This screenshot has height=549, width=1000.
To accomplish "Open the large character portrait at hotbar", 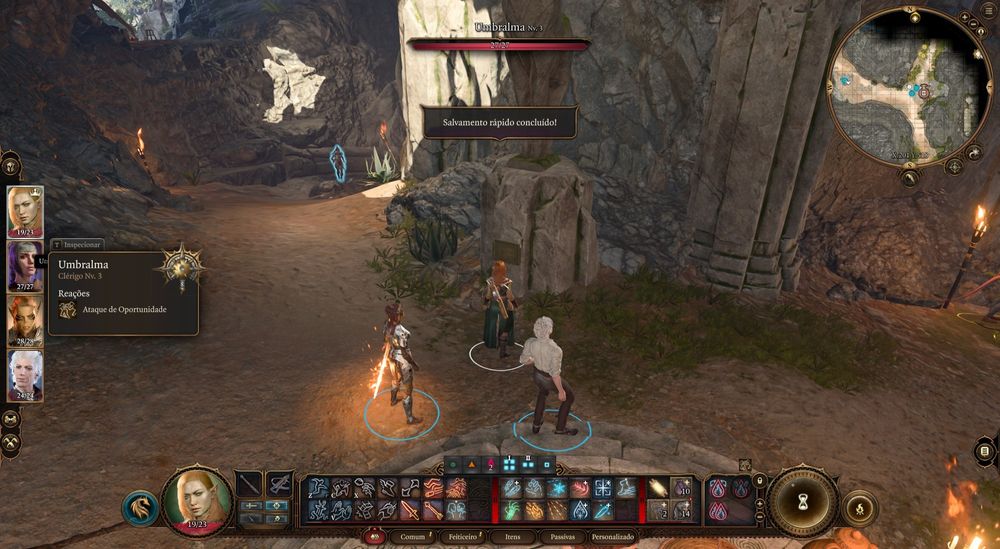I will (x=197, y=497).
